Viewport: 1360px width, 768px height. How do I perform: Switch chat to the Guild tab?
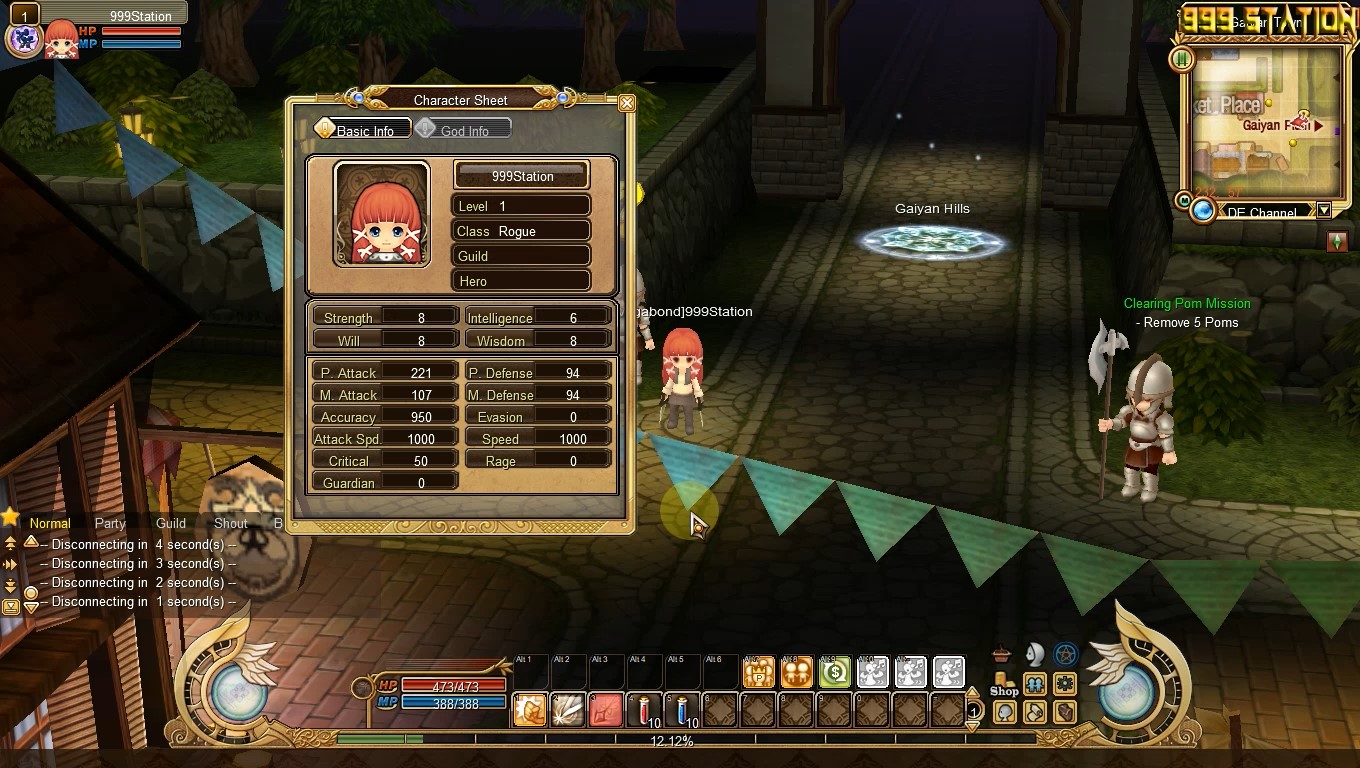coord(171,523)
